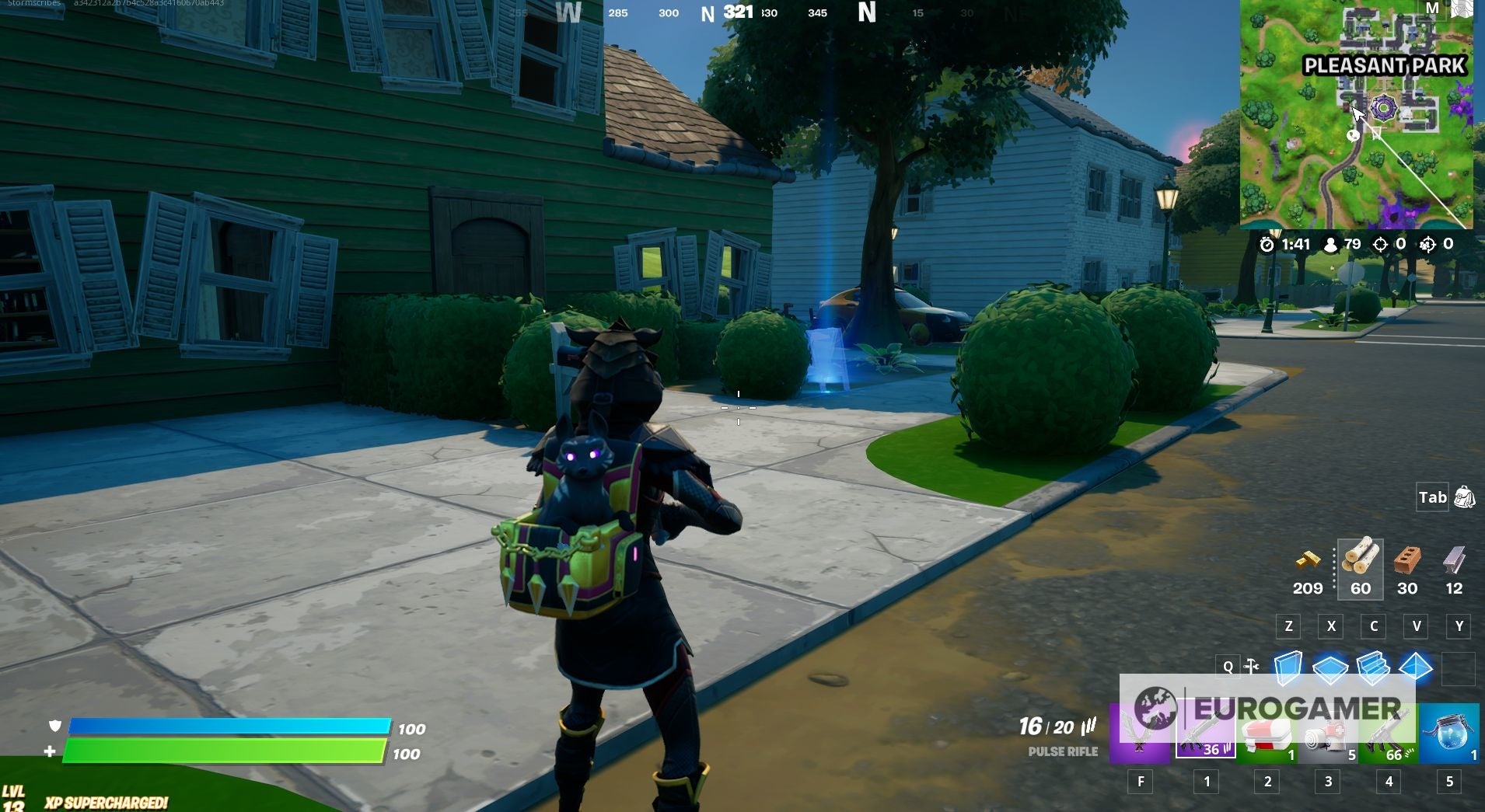The width and height of the screenshot is (1485, 812).
Task: Click the gold bars counter icon
Action: point(1309,561)
